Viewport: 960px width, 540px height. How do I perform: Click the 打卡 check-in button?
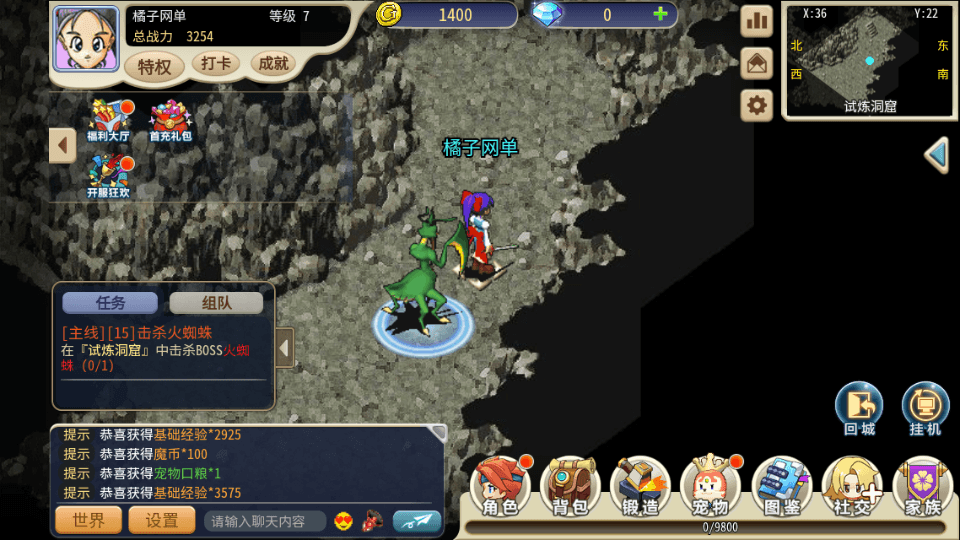[215, 64]
